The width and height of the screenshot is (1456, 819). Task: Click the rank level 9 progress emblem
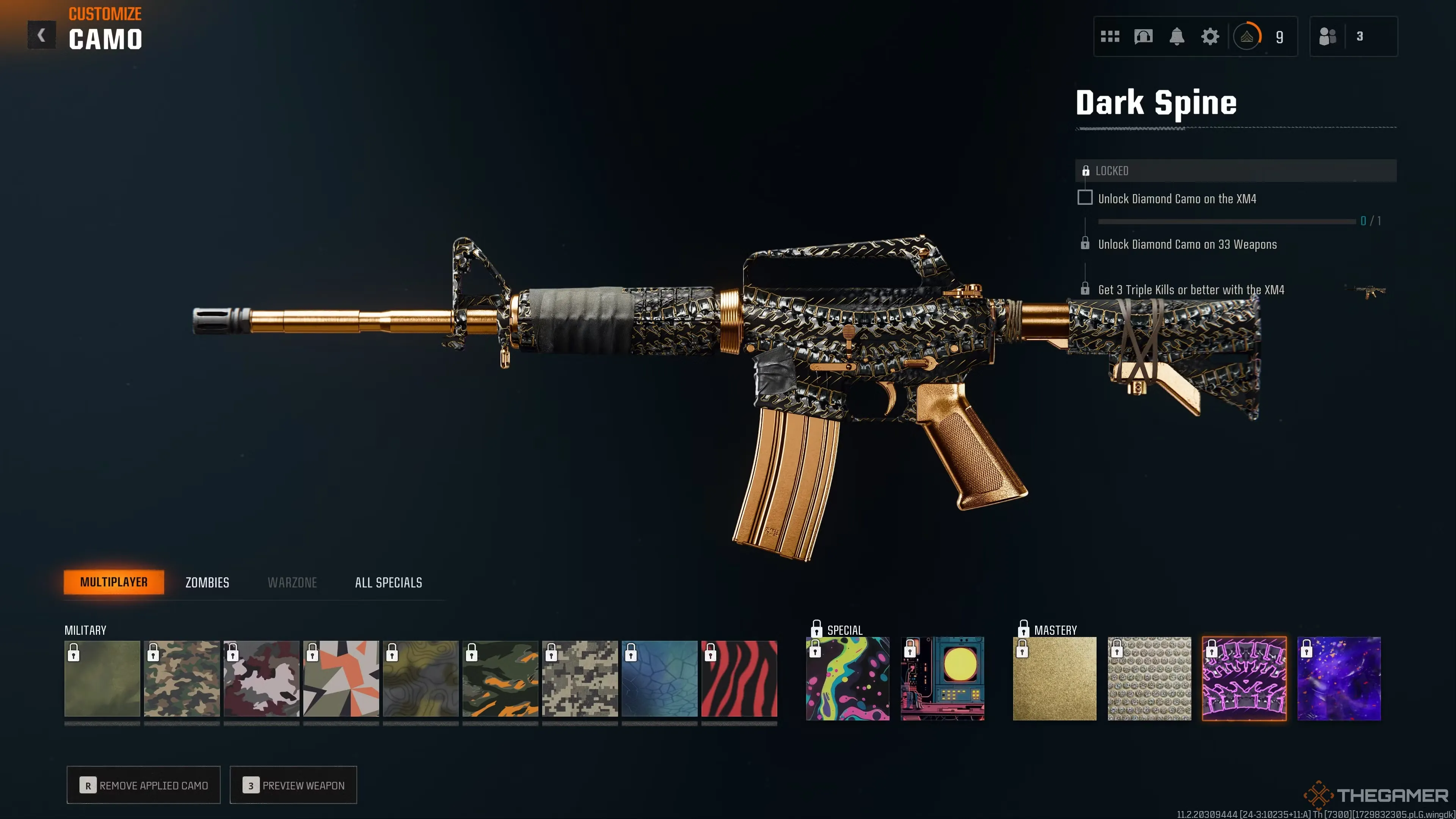[1247, 36]
